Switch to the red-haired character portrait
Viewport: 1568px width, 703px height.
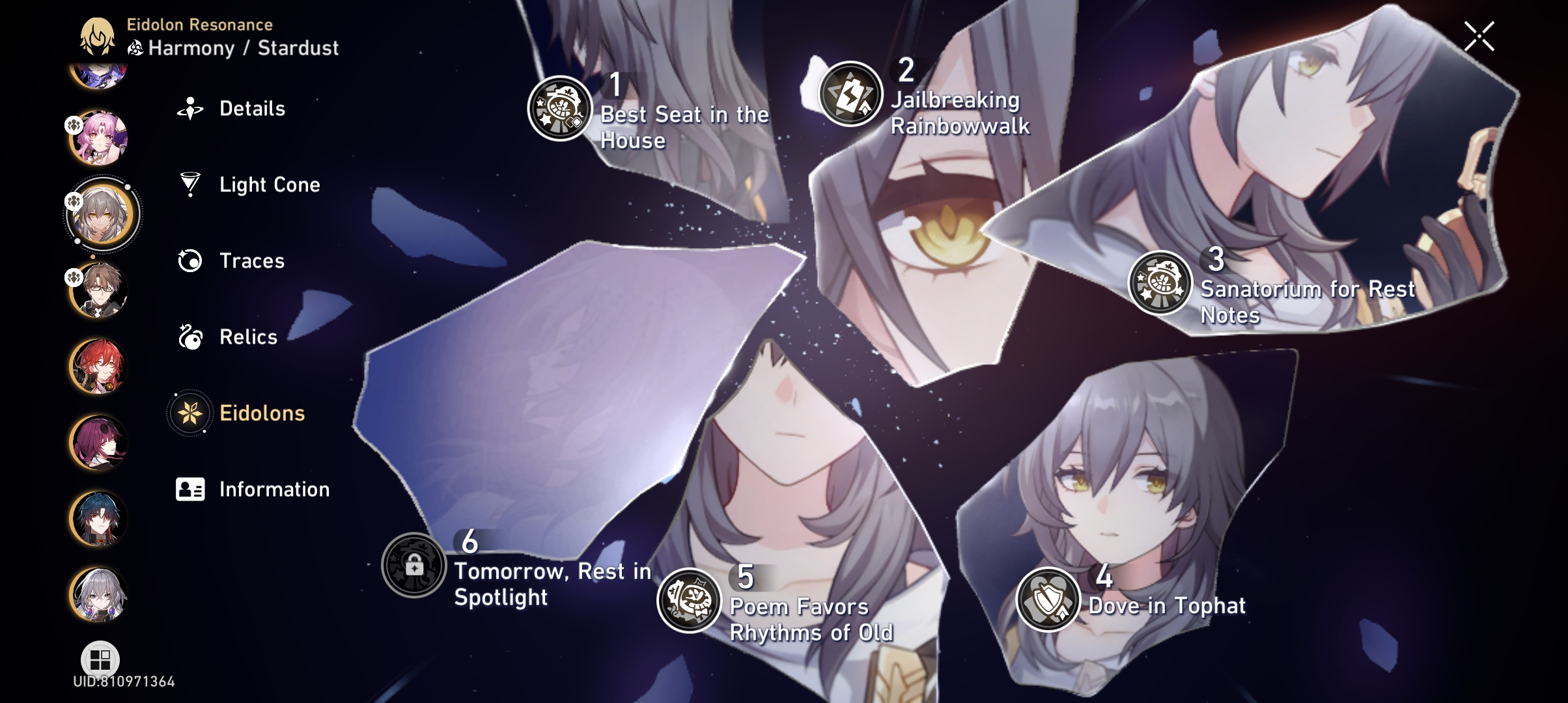(x=99, y=366)
